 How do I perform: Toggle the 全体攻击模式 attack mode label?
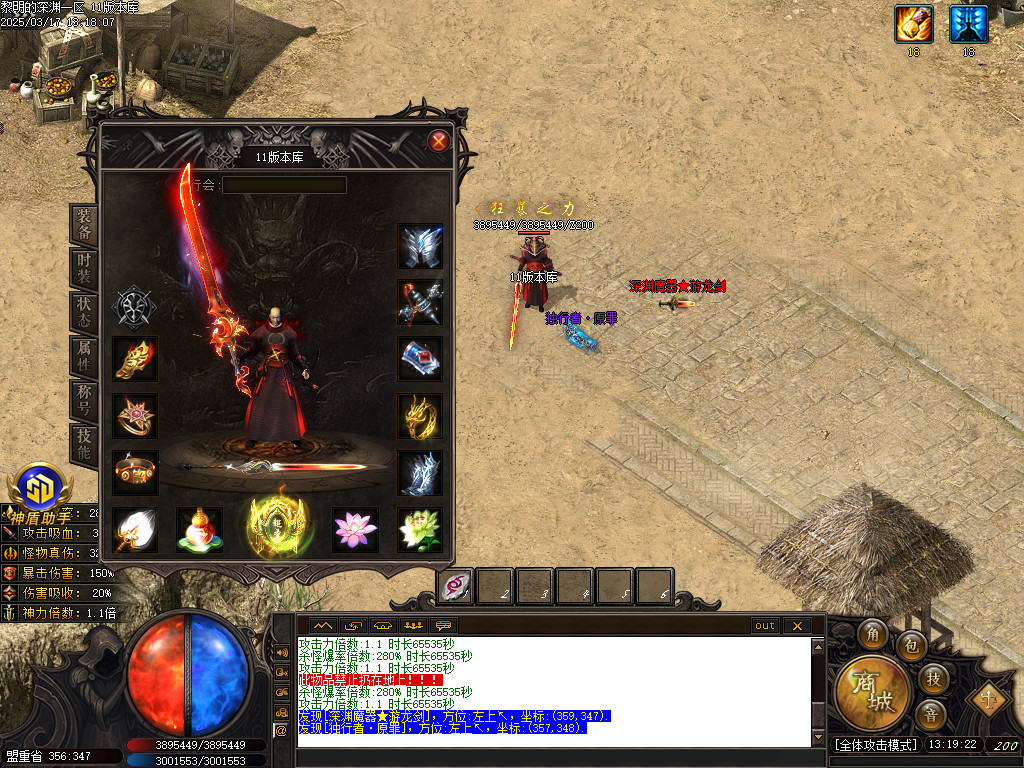tap(873, 745)
